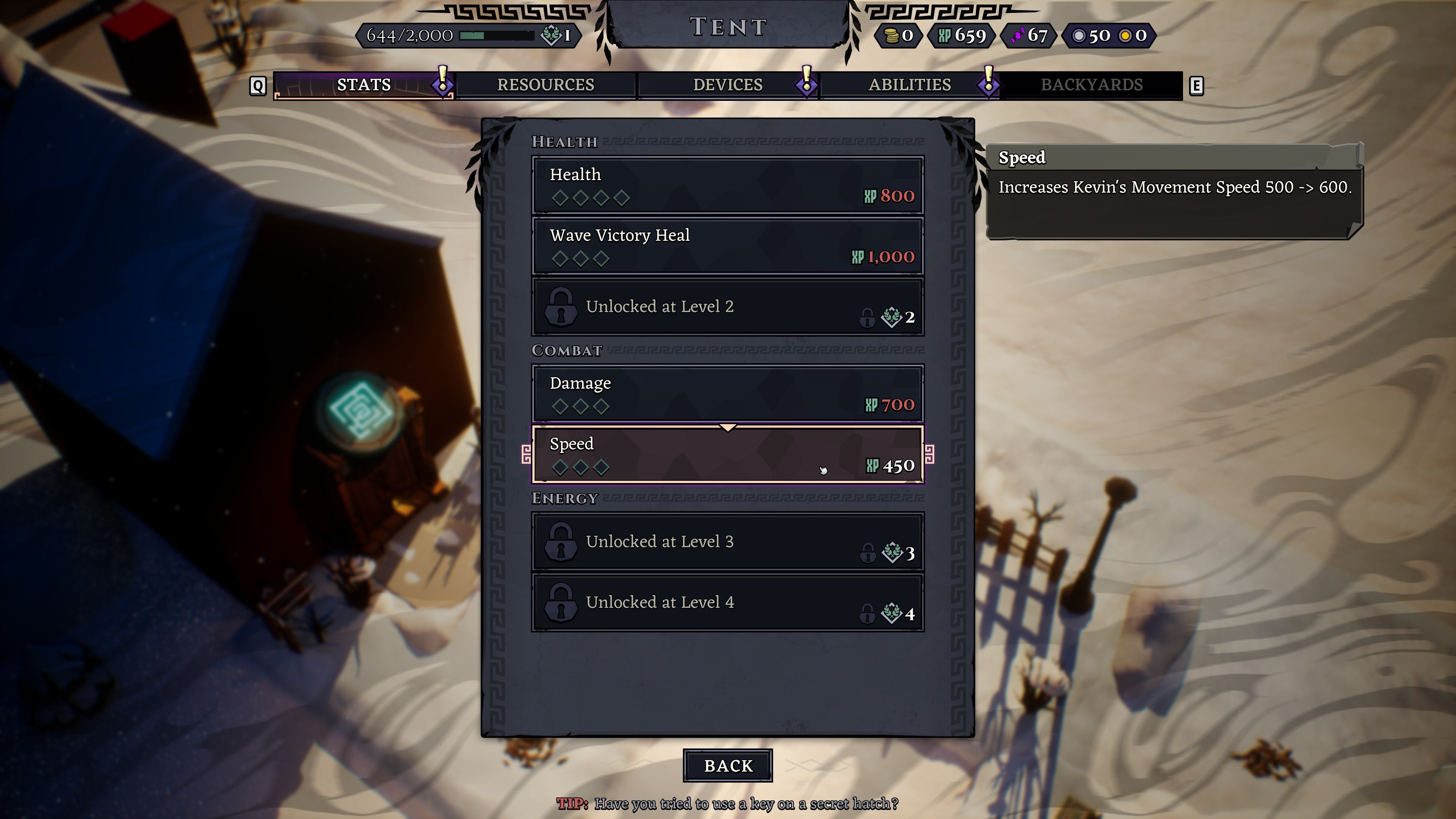Viewport: 1456px width, 819px height.
Task: Show the Abilities tab
Action: 910,85
